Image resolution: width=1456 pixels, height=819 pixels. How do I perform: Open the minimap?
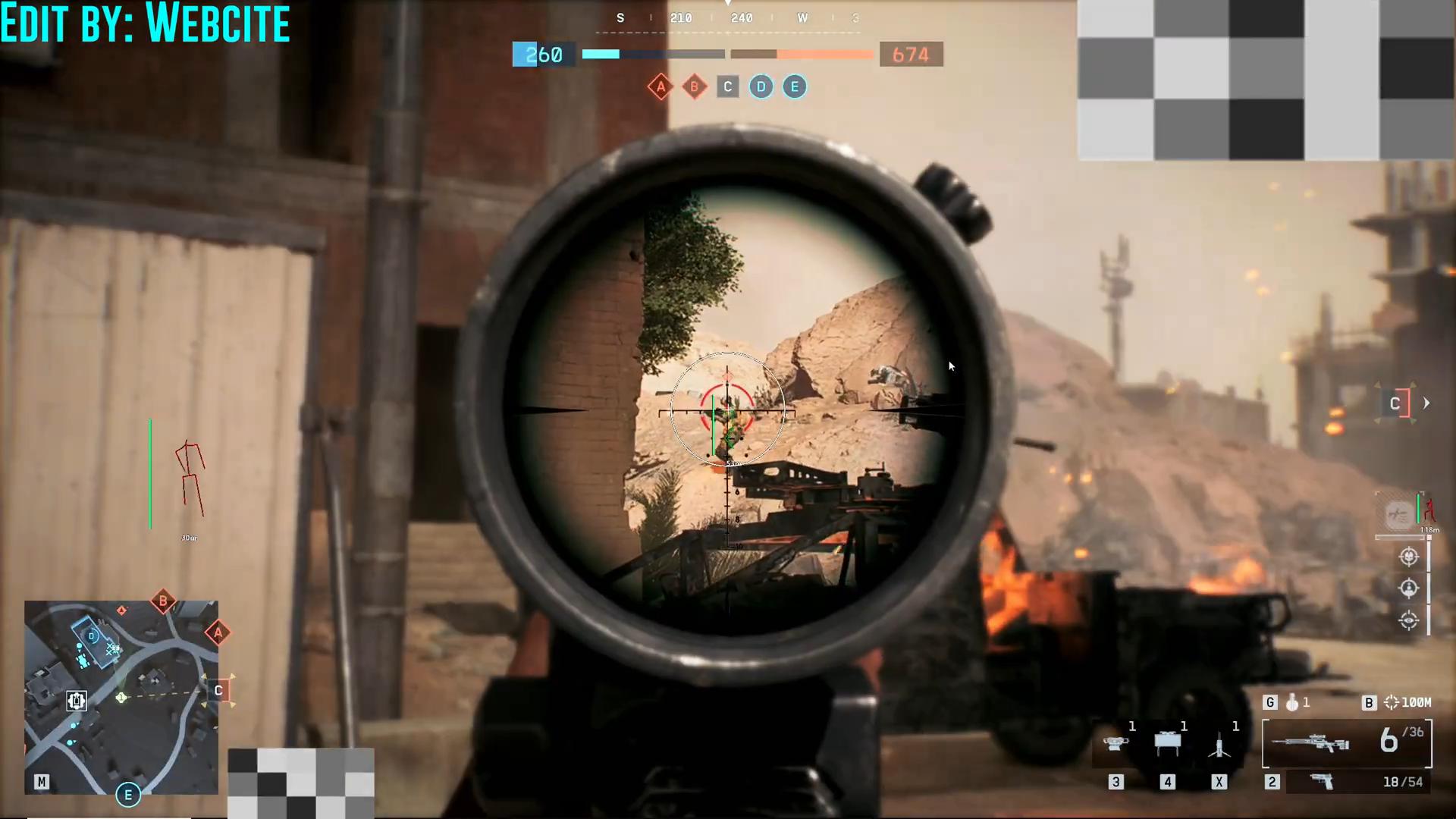[121, 697]
